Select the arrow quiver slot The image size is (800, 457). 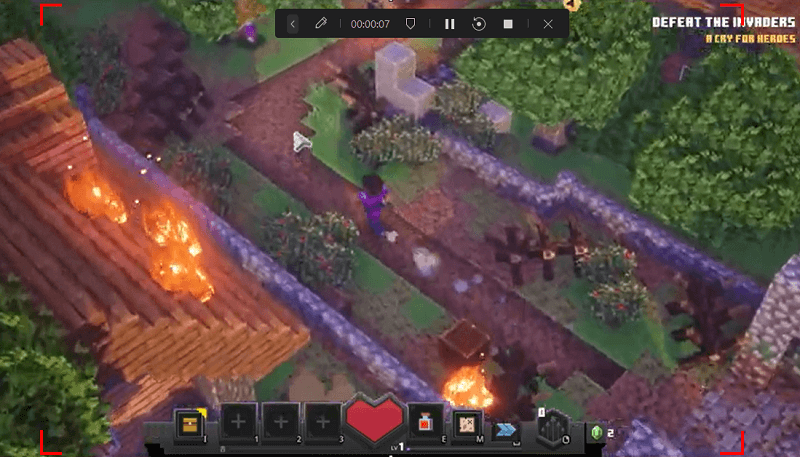tap(551, 427)
